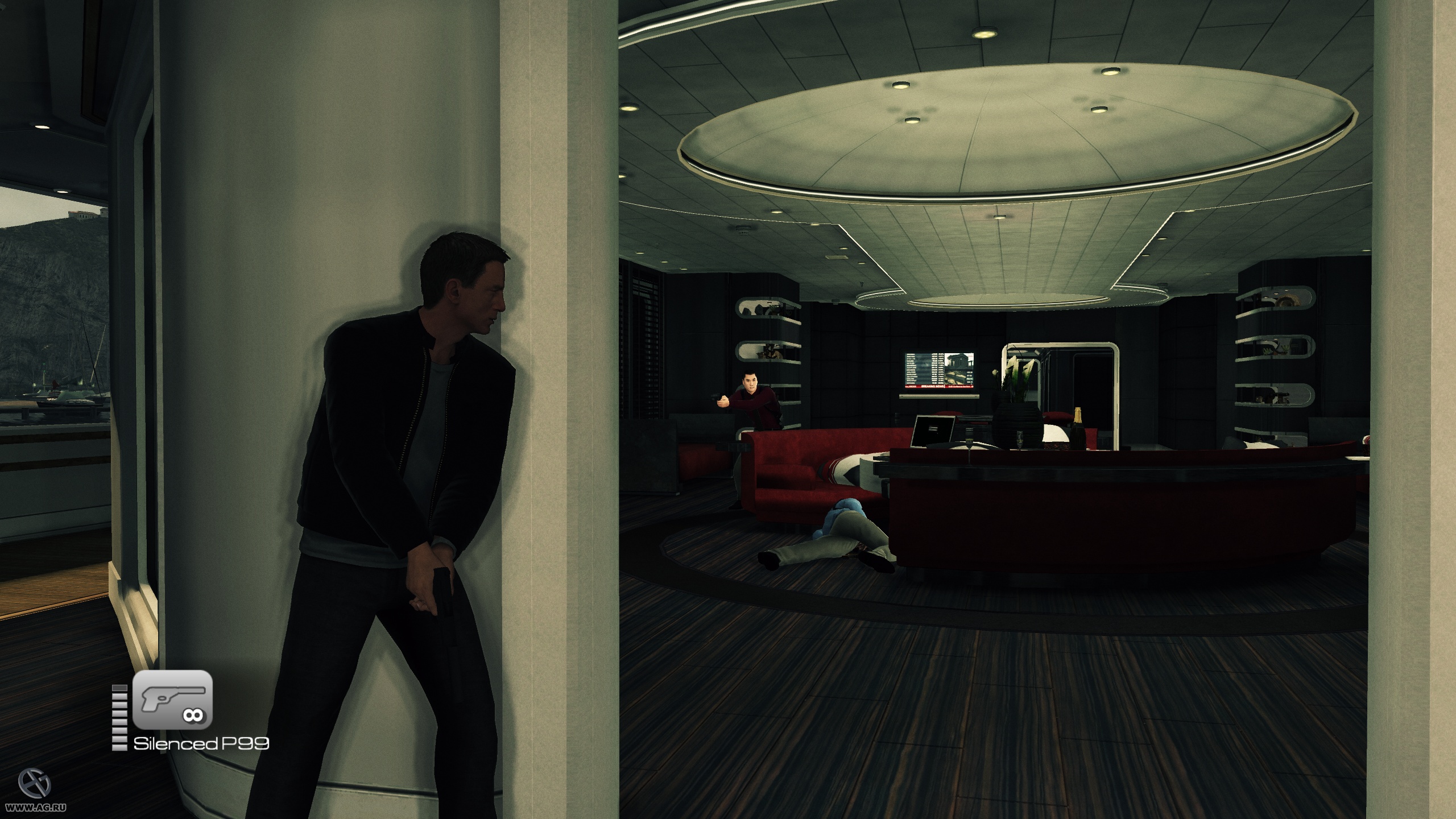Click the vertical ammo bar gauge
The width and height of the screenshot is (1456, 819).
click(x=119, y=717)
